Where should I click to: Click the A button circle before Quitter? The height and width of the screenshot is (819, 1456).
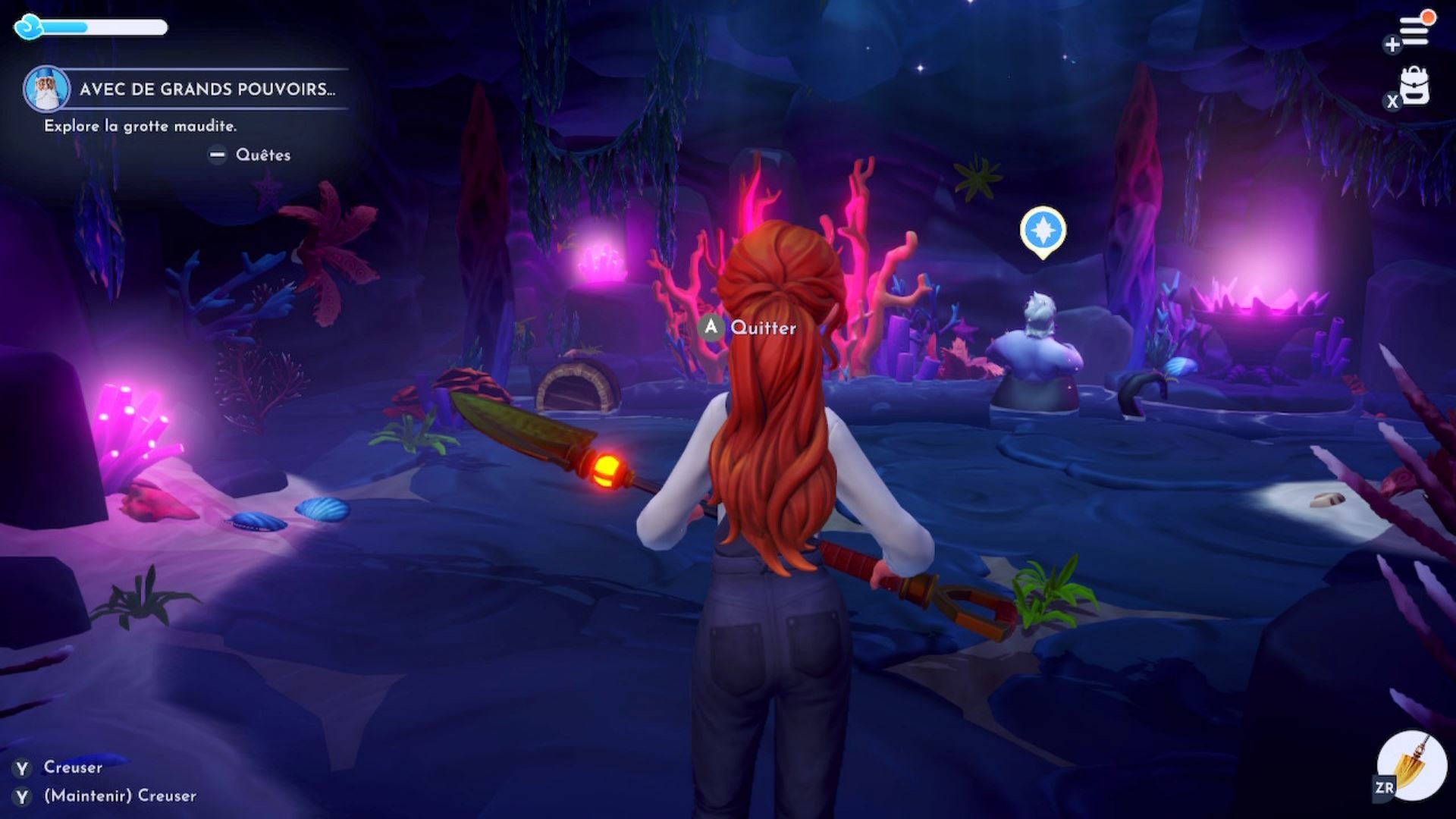710,328
